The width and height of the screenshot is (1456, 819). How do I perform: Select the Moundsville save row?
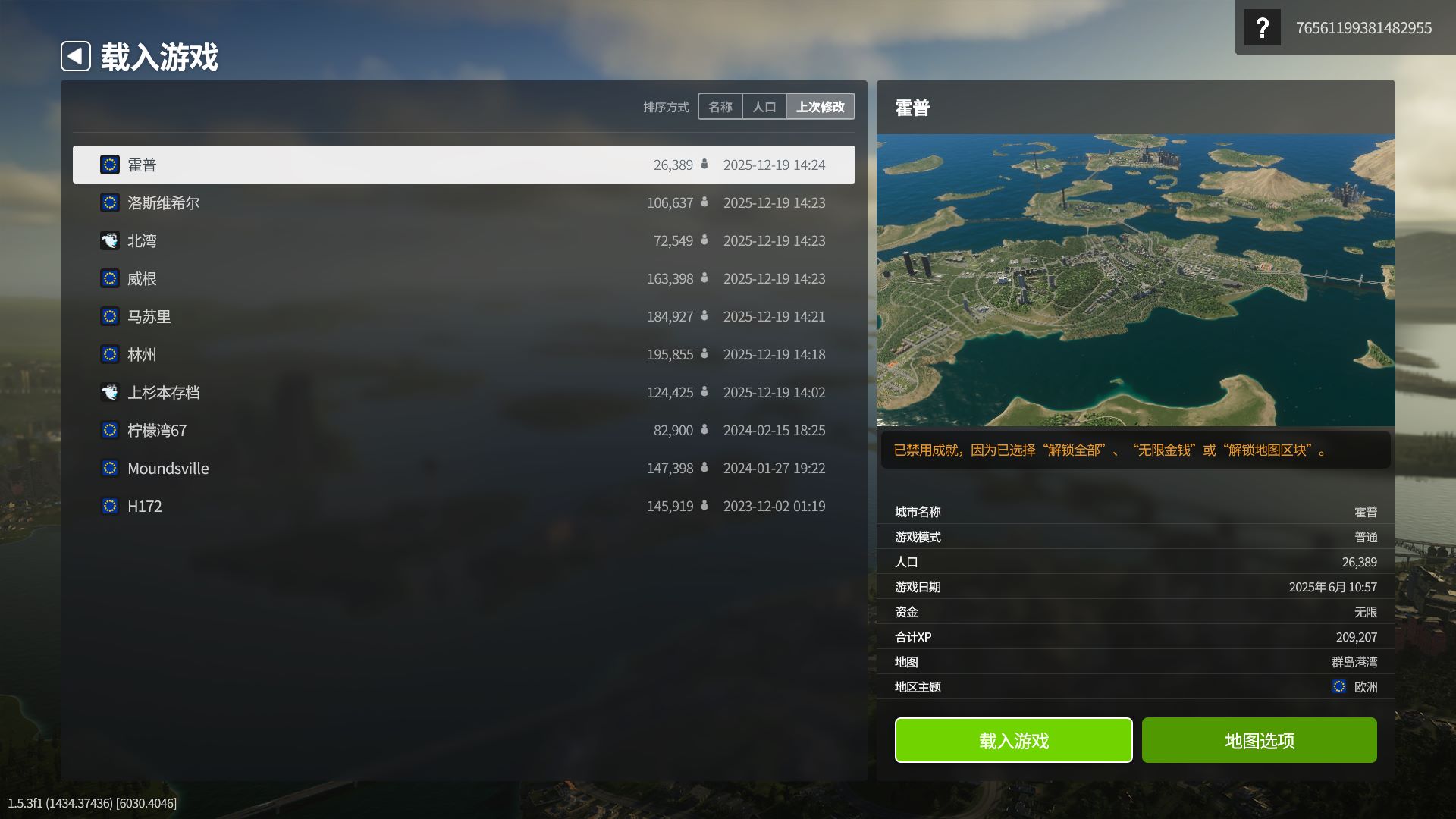pos(463,468)
